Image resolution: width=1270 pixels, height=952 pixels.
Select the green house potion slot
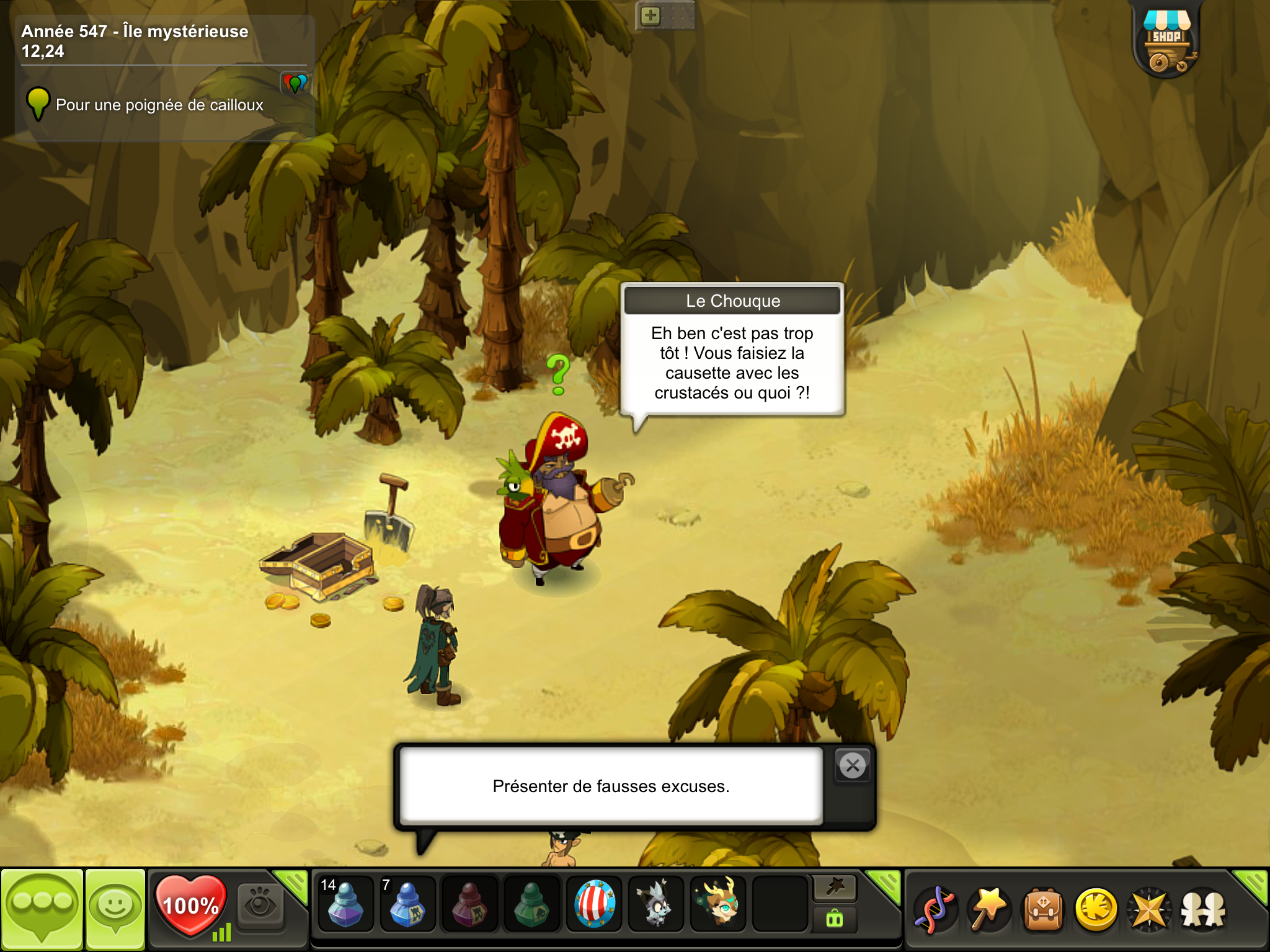click(531, 904)
